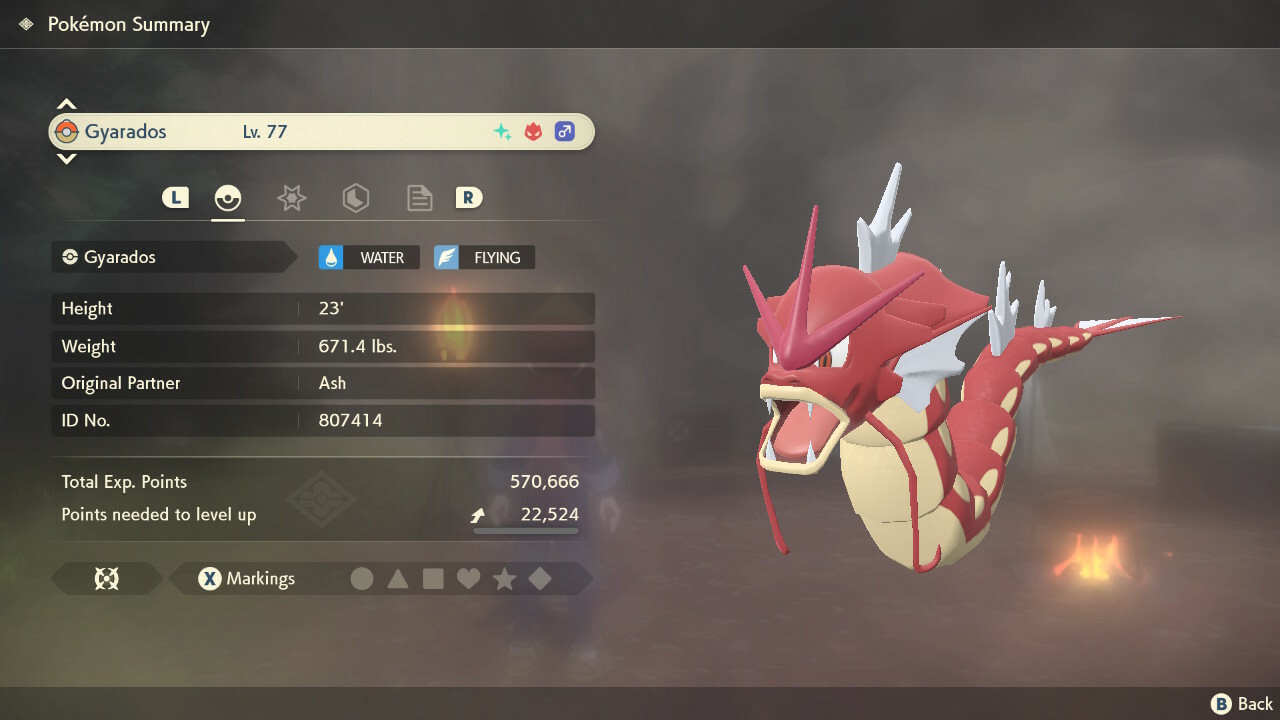Toggle the triangle marking
The image size is (1280, 720).
[398, 579]
